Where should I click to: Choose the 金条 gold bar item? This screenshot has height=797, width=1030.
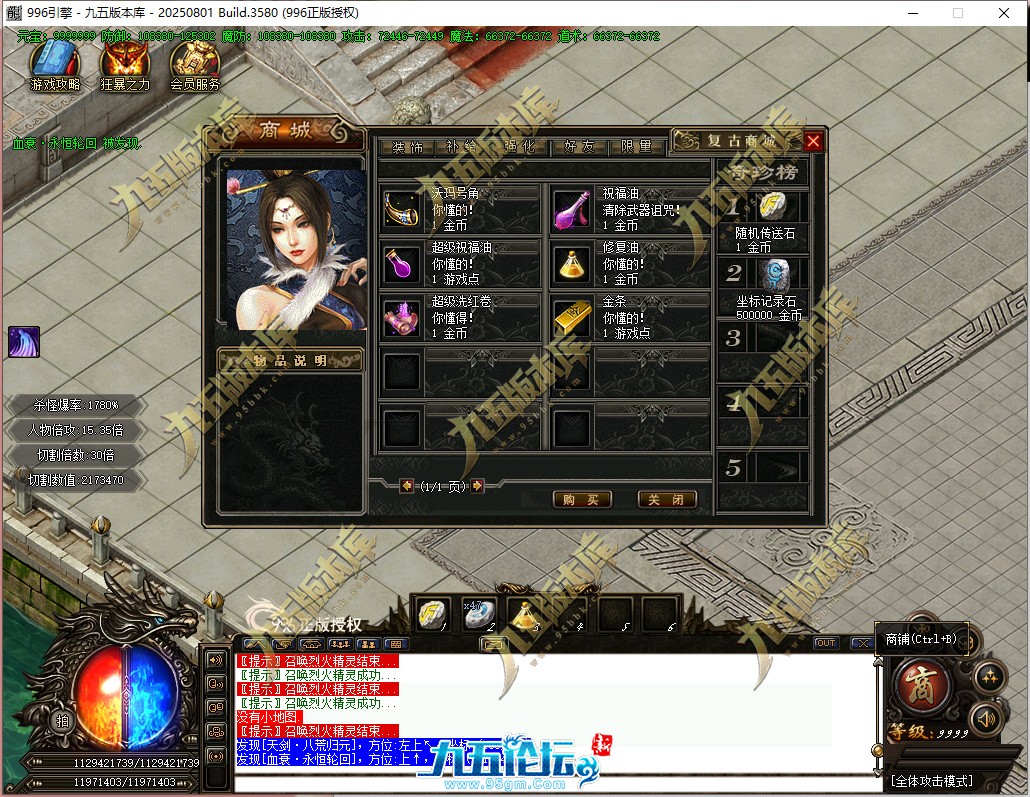[x=572, y=318]
